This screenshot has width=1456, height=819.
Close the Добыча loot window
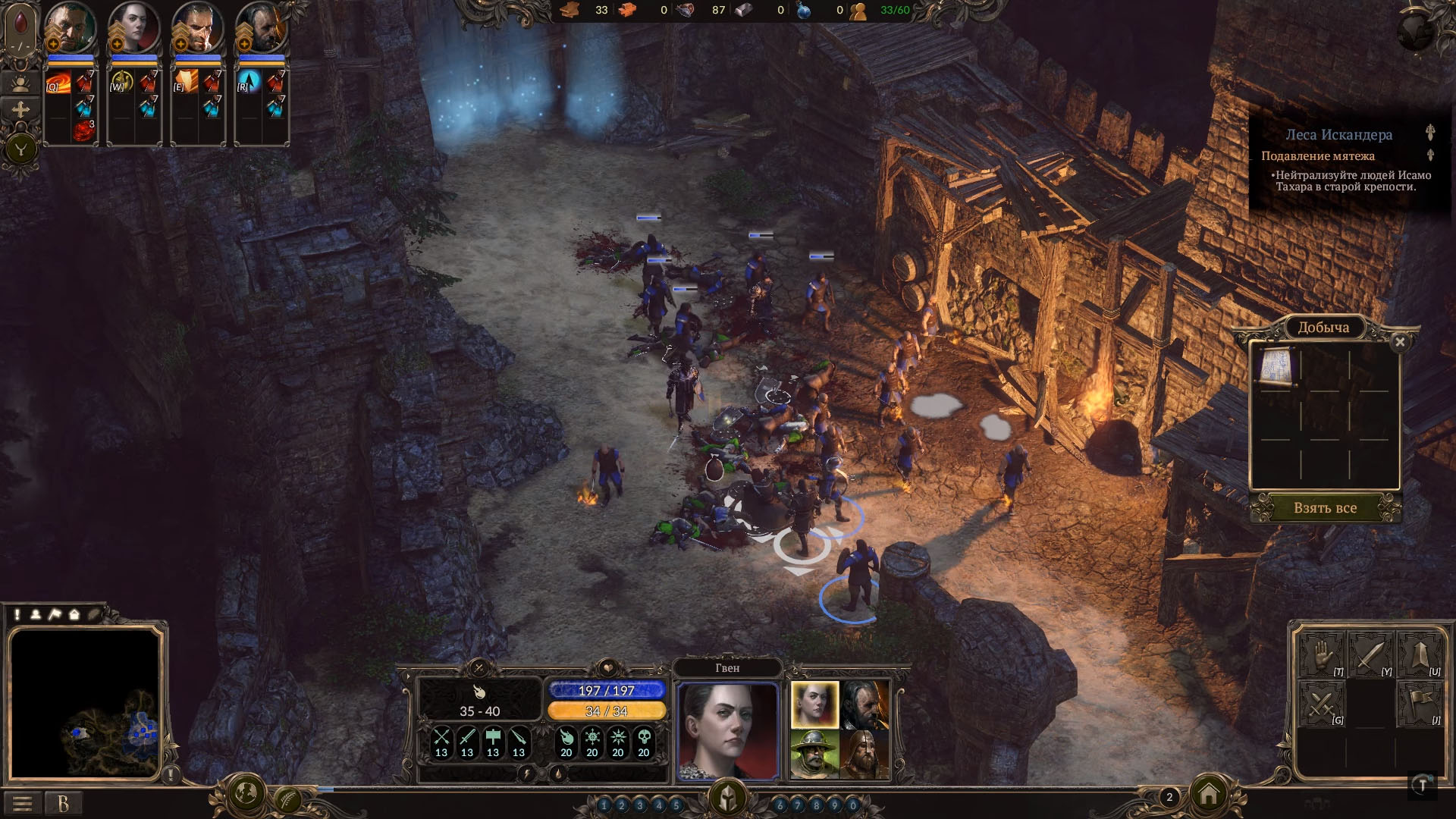pos(1400,342)
